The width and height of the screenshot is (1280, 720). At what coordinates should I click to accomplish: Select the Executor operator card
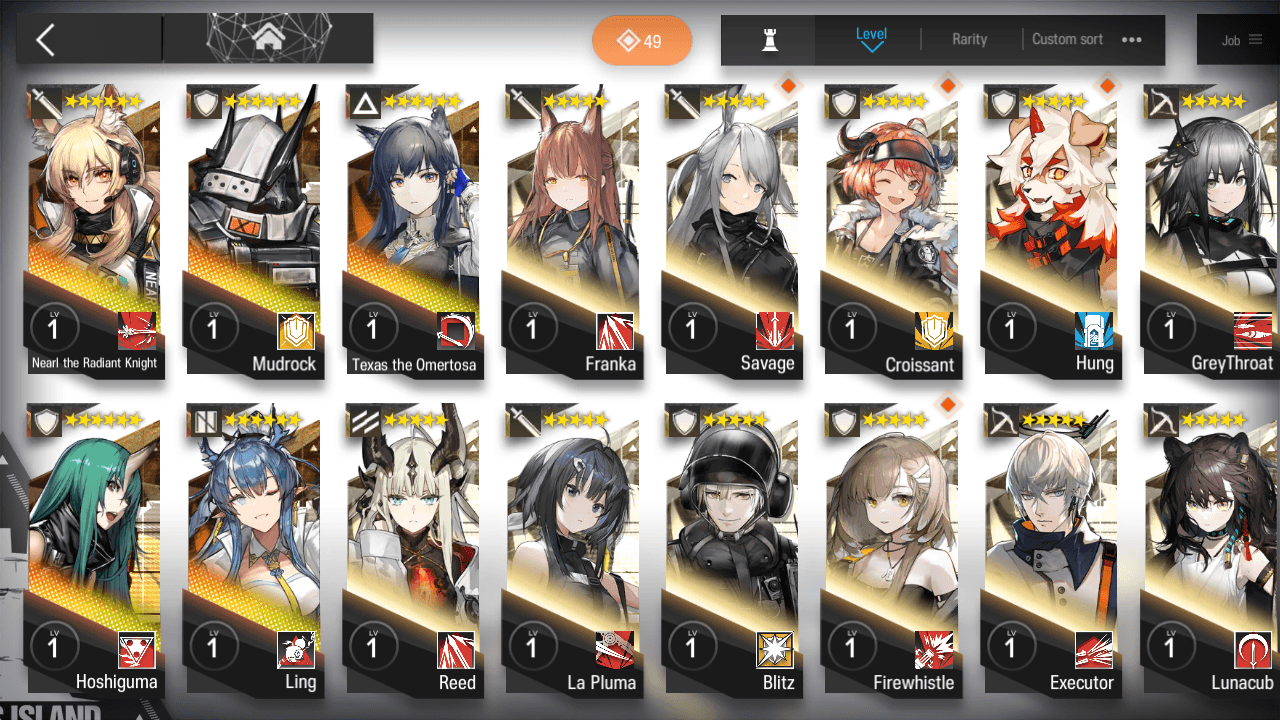click(x=1050, y=550)
